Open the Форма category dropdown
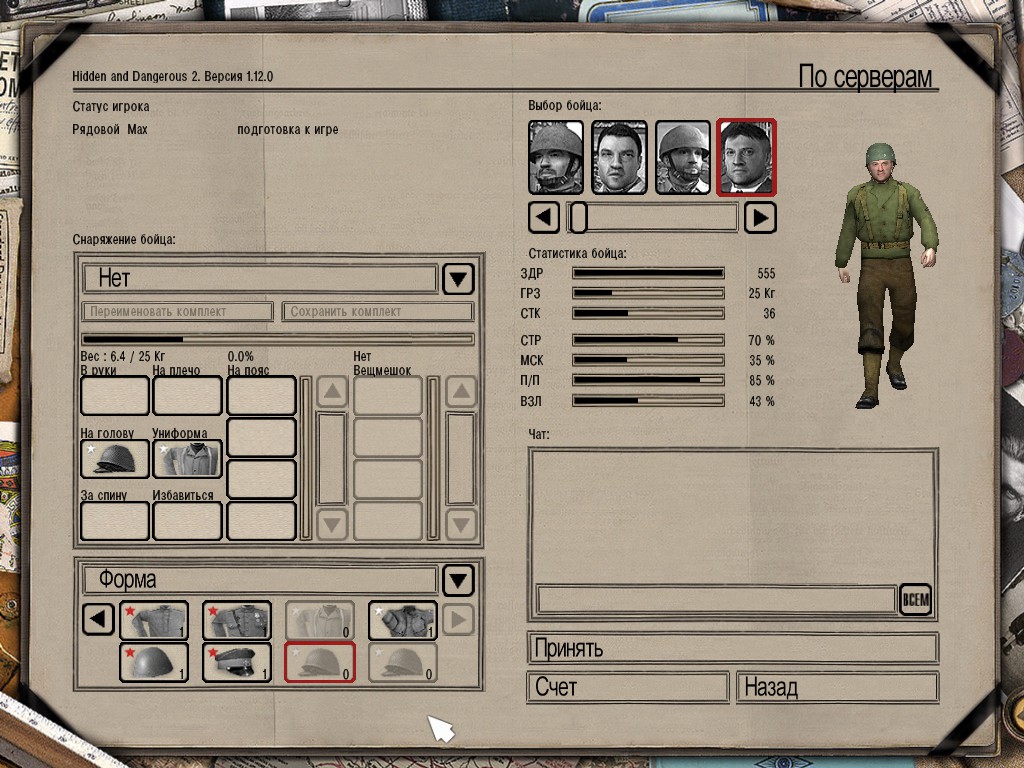This screenshot has width=1024, height=768. [458, 580]
